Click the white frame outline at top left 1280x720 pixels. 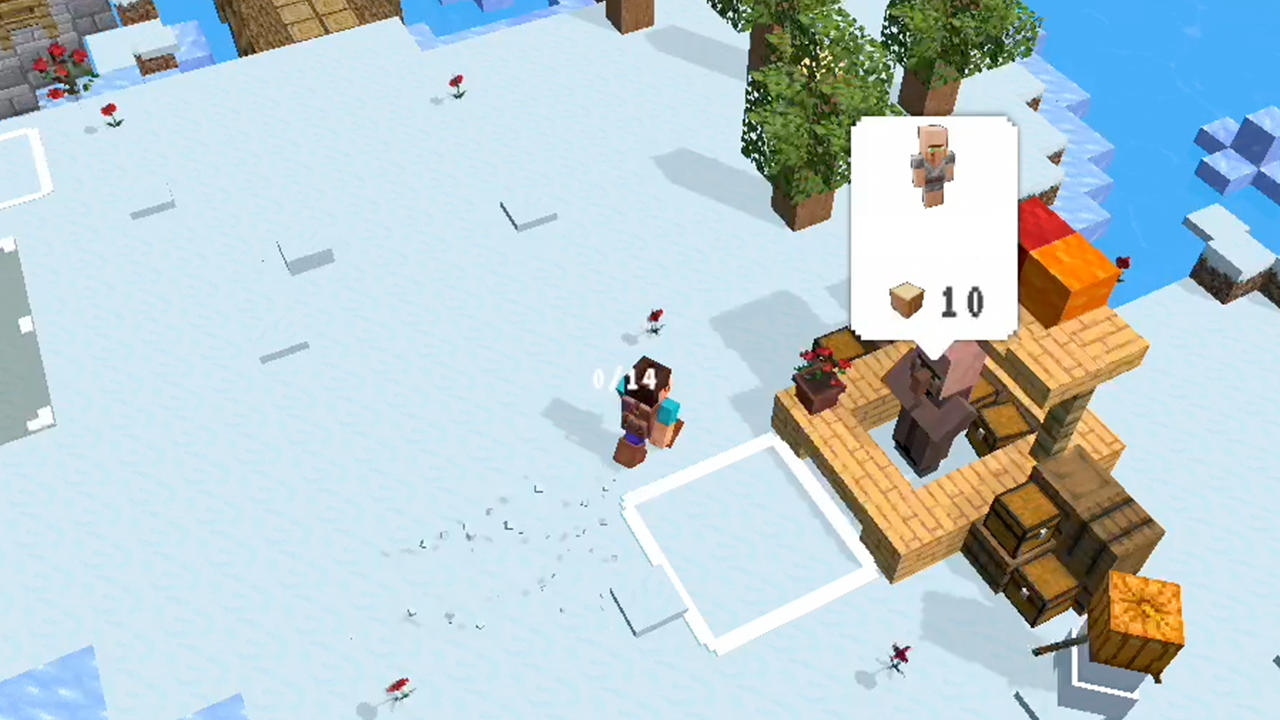25,165
